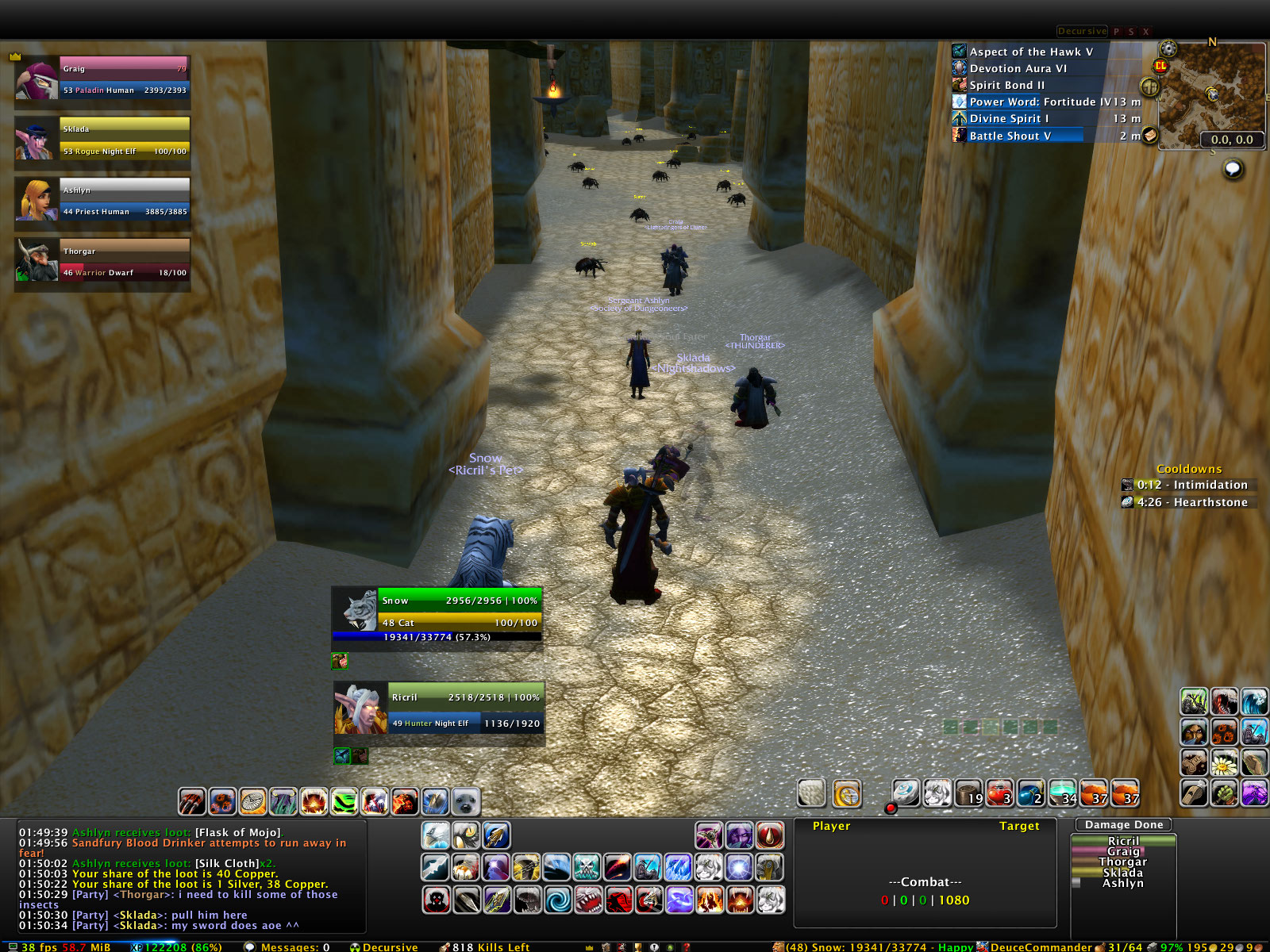Select Ashlyn the priest's party frame
This screenshot has height=952, width=1270.
tap(124, 200)
